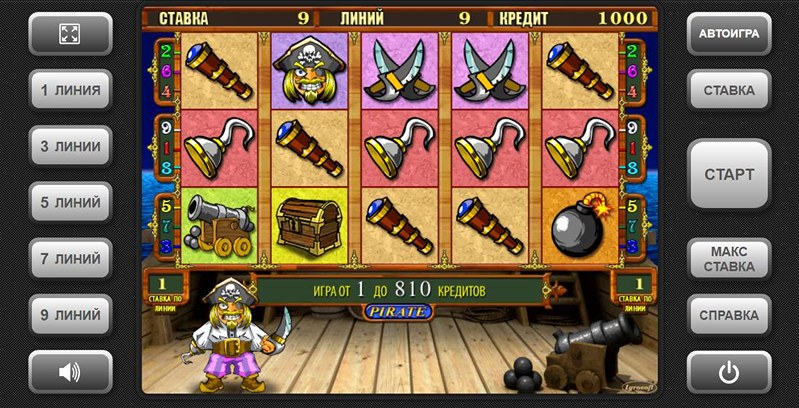Image resolution: width=799 pixels, height=408 pixels.
Task: Select the 1 ЛИНИЯ bet line button
Action: click(69, 90)
